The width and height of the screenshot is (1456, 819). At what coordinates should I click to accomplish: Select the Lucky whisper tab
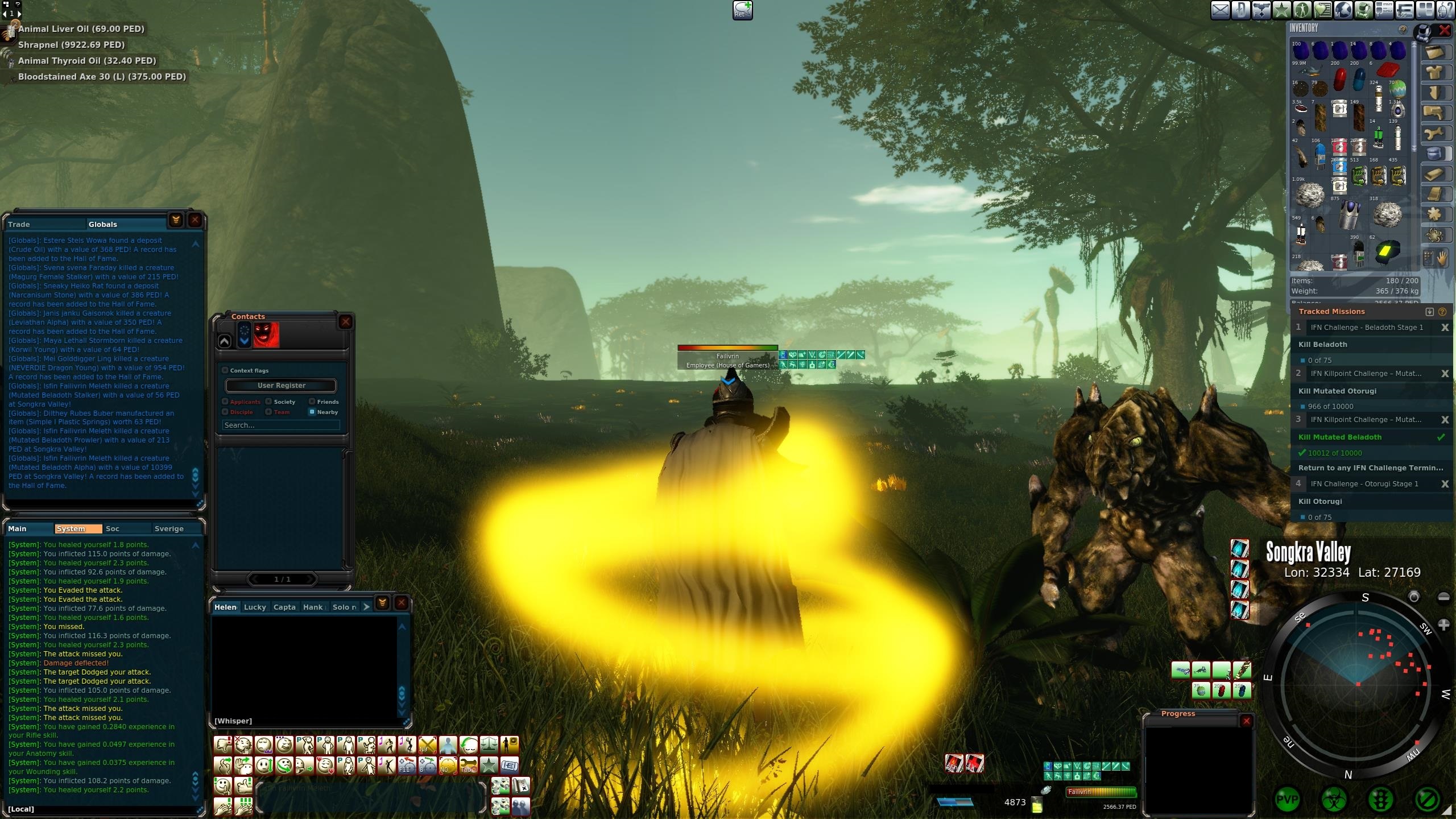pos(255,607)
